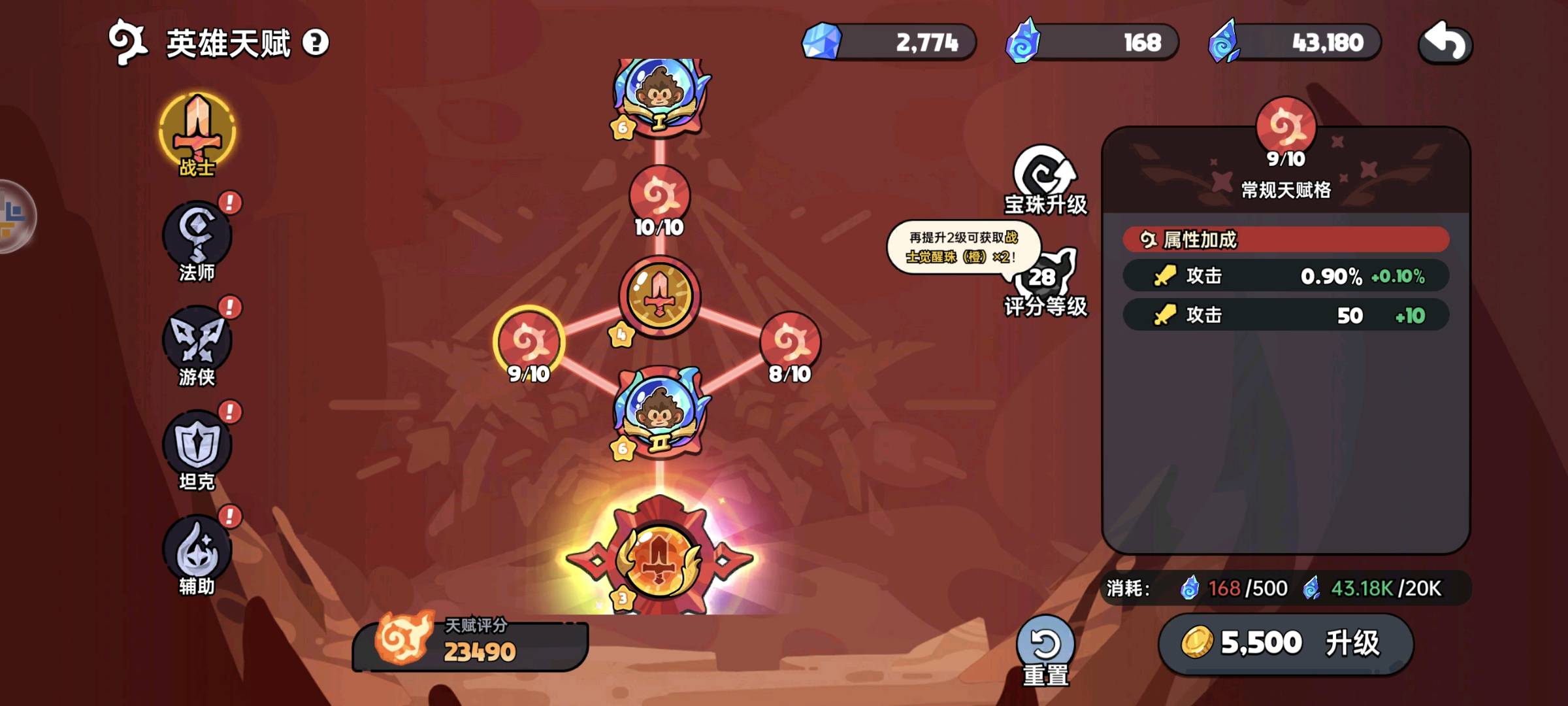
Task: Select the glowing flame sword orb node
Action: click(x=660, y=560)
